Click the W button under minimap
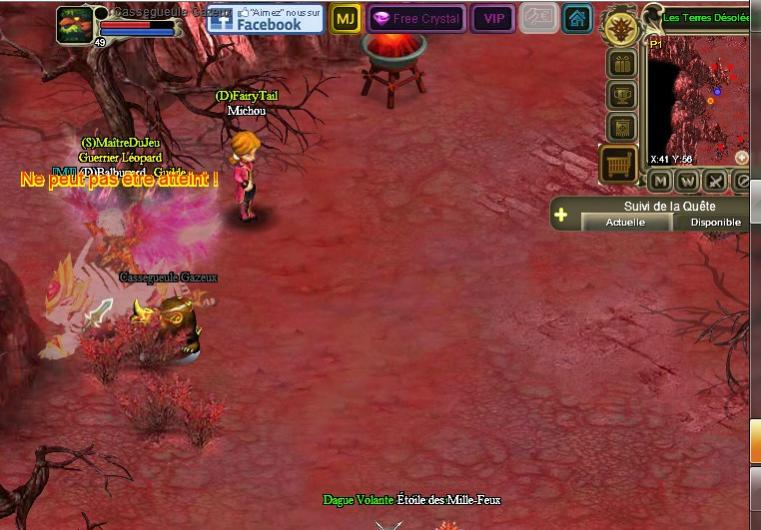Screen dimensions: 761x530 pyautogui.click(x=687, y=181)
